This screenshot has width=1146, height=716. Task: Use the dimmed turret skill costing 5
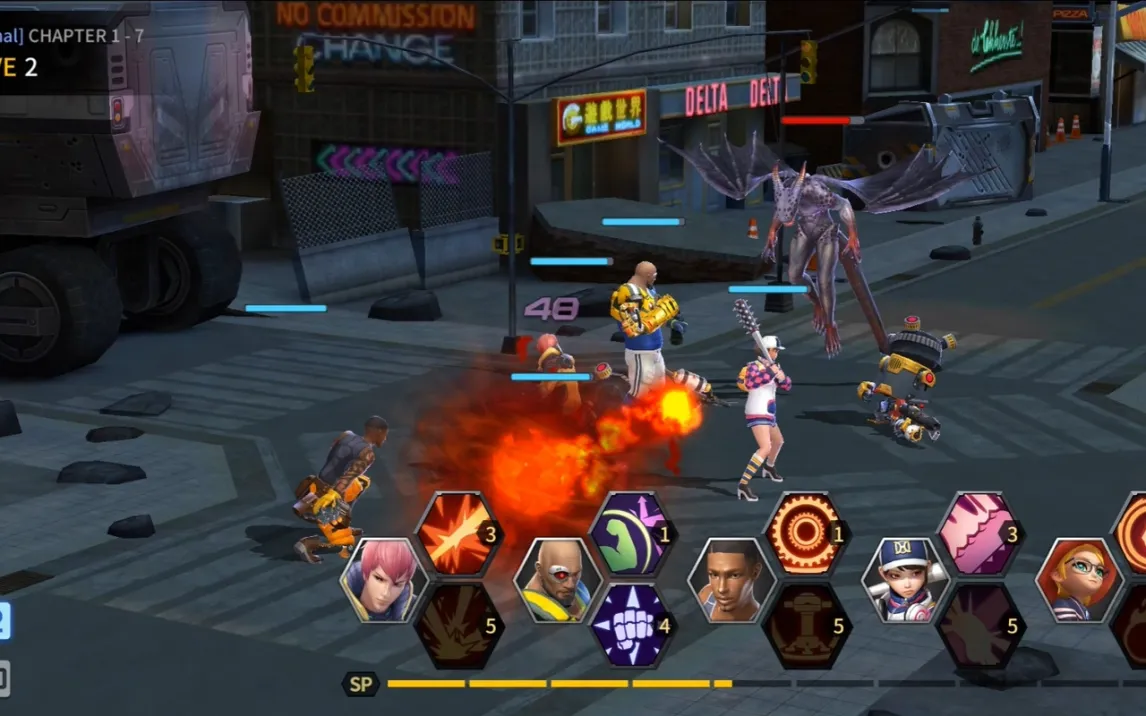(805, 626)
